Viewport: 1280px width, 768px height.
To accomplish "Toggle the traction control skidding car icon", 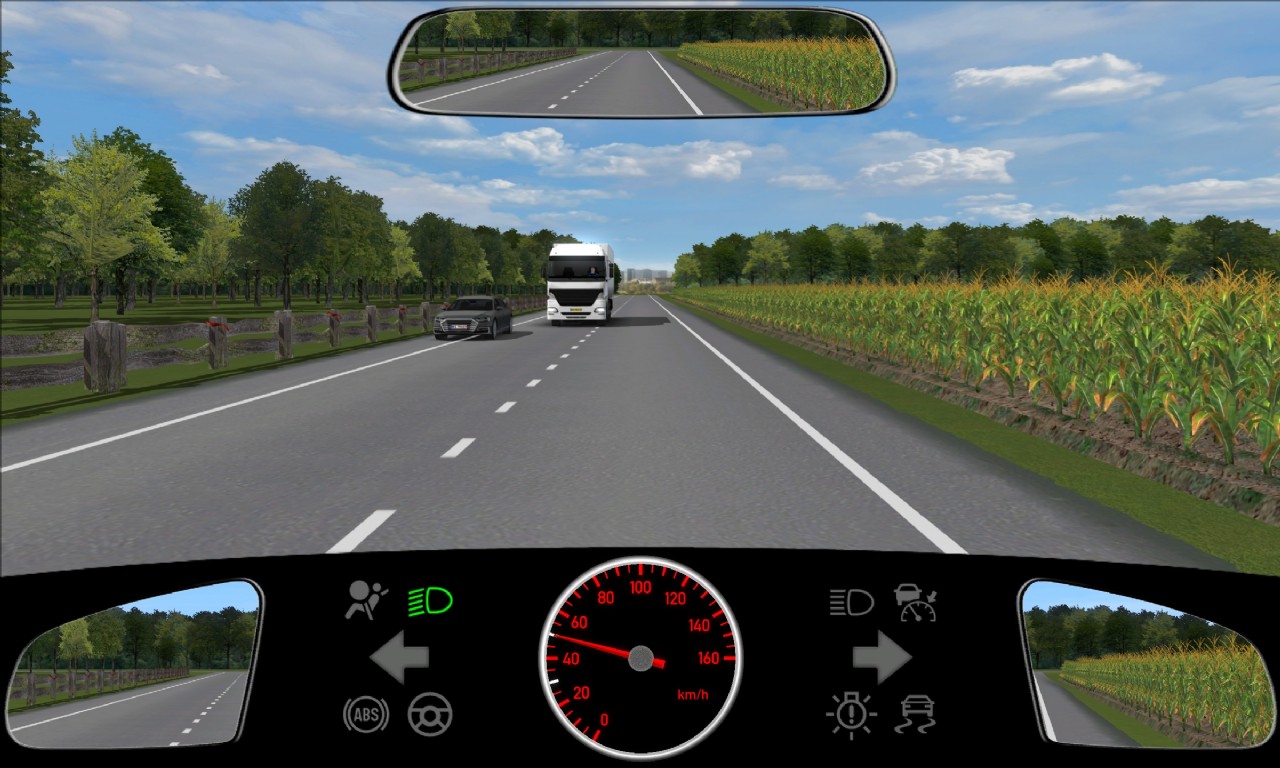I will (x=915, y=714).
